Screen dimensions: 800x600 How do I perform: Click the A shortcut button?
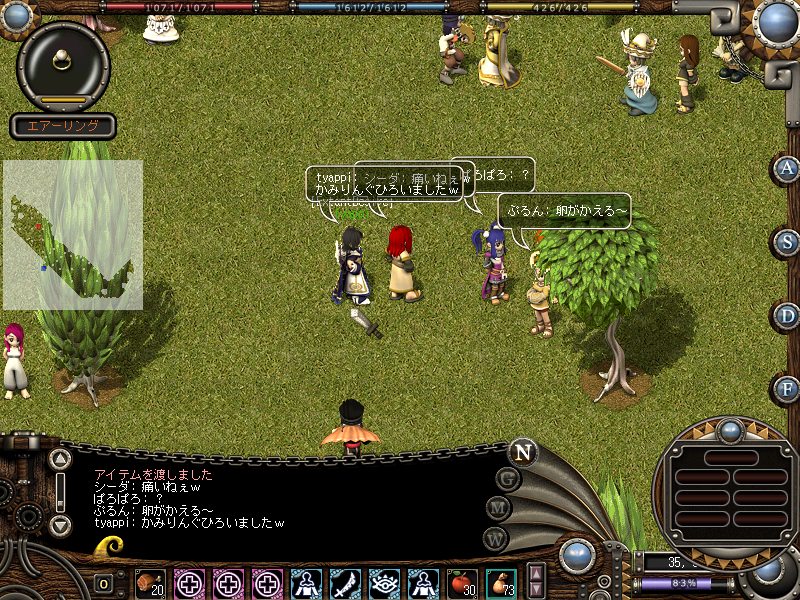pos(787,169)
